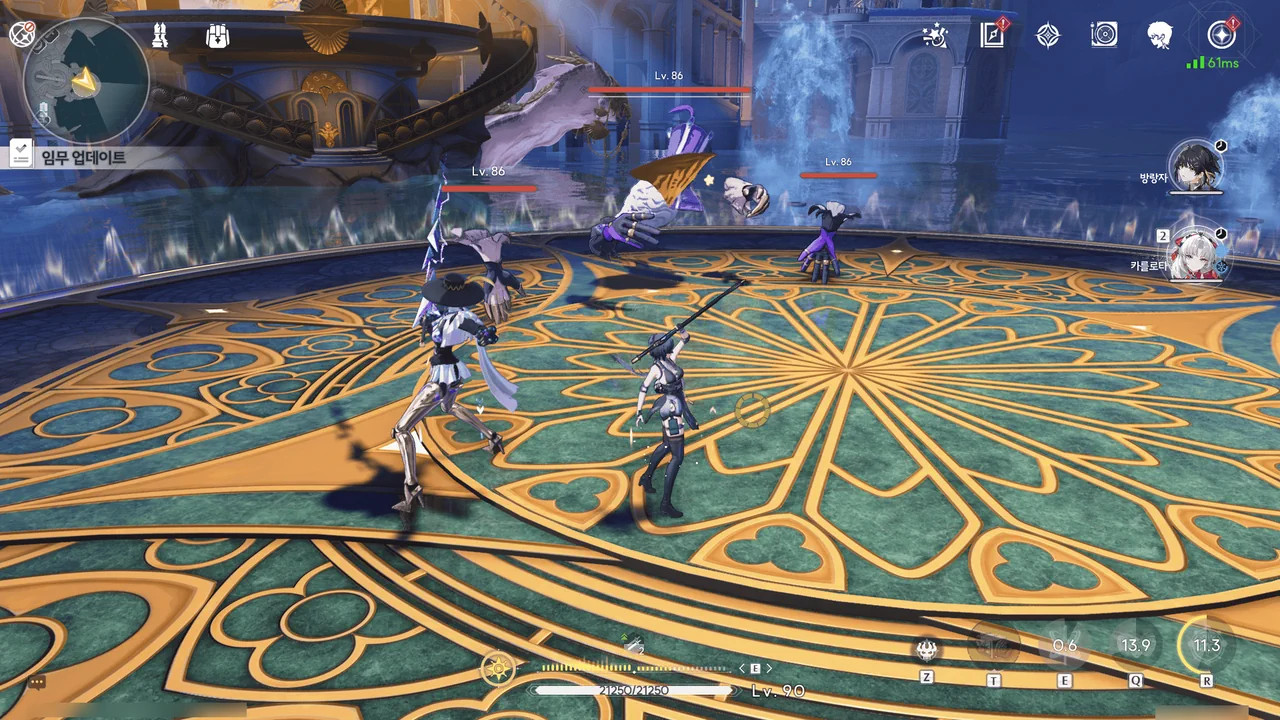Open the starry events icon
Screen dimensions: 1280x720
(935, 36)
